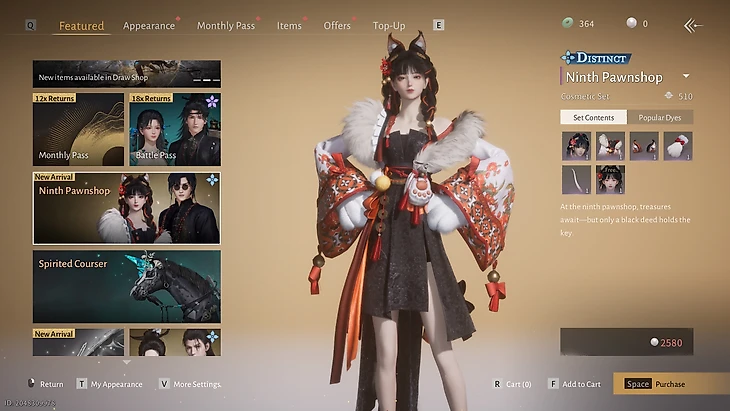730x411 pixels.
Task: Select the white fur glove set item
Action: click(x=677, y=146)
